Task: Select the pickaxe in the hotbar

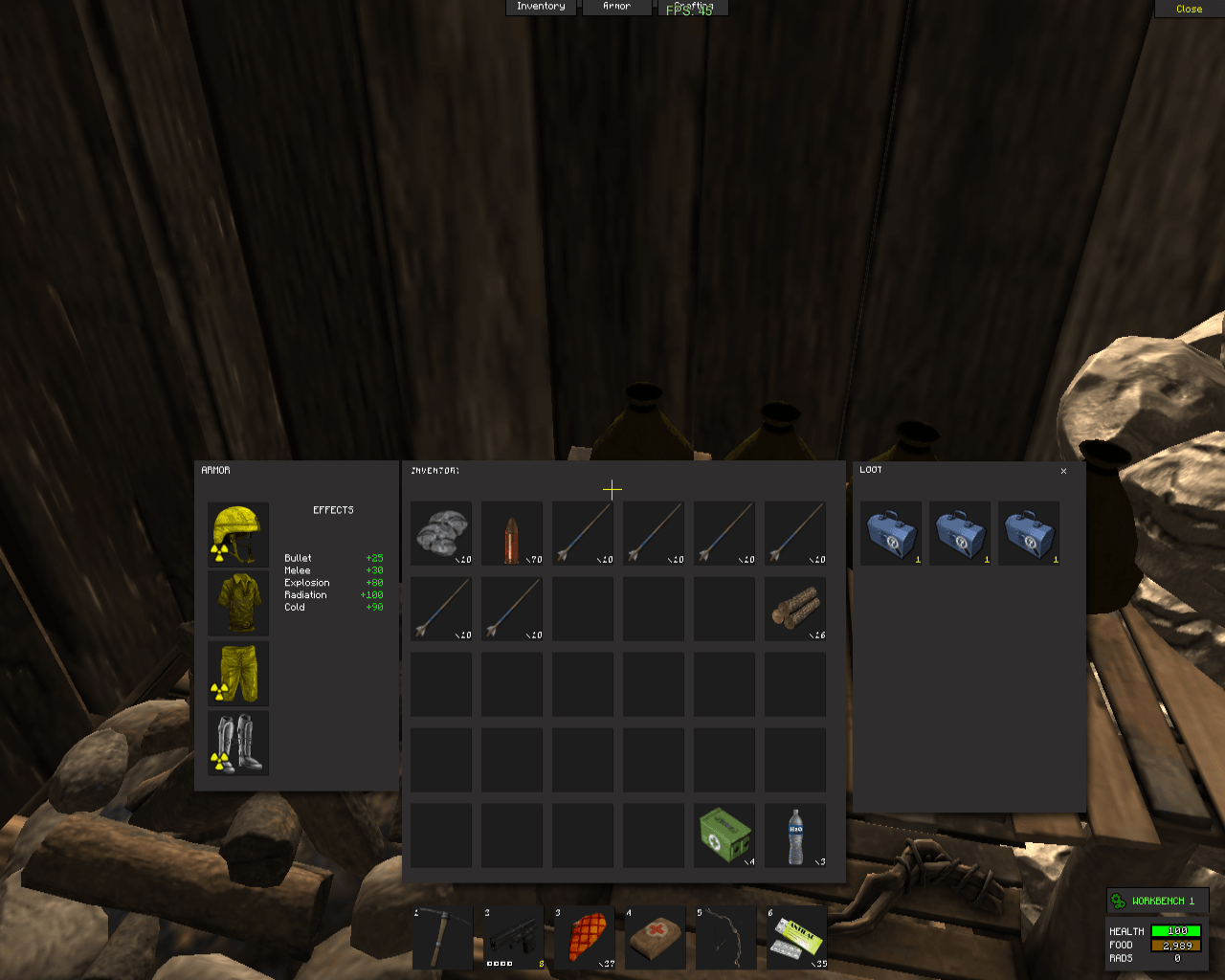Action: click(443, 938)
